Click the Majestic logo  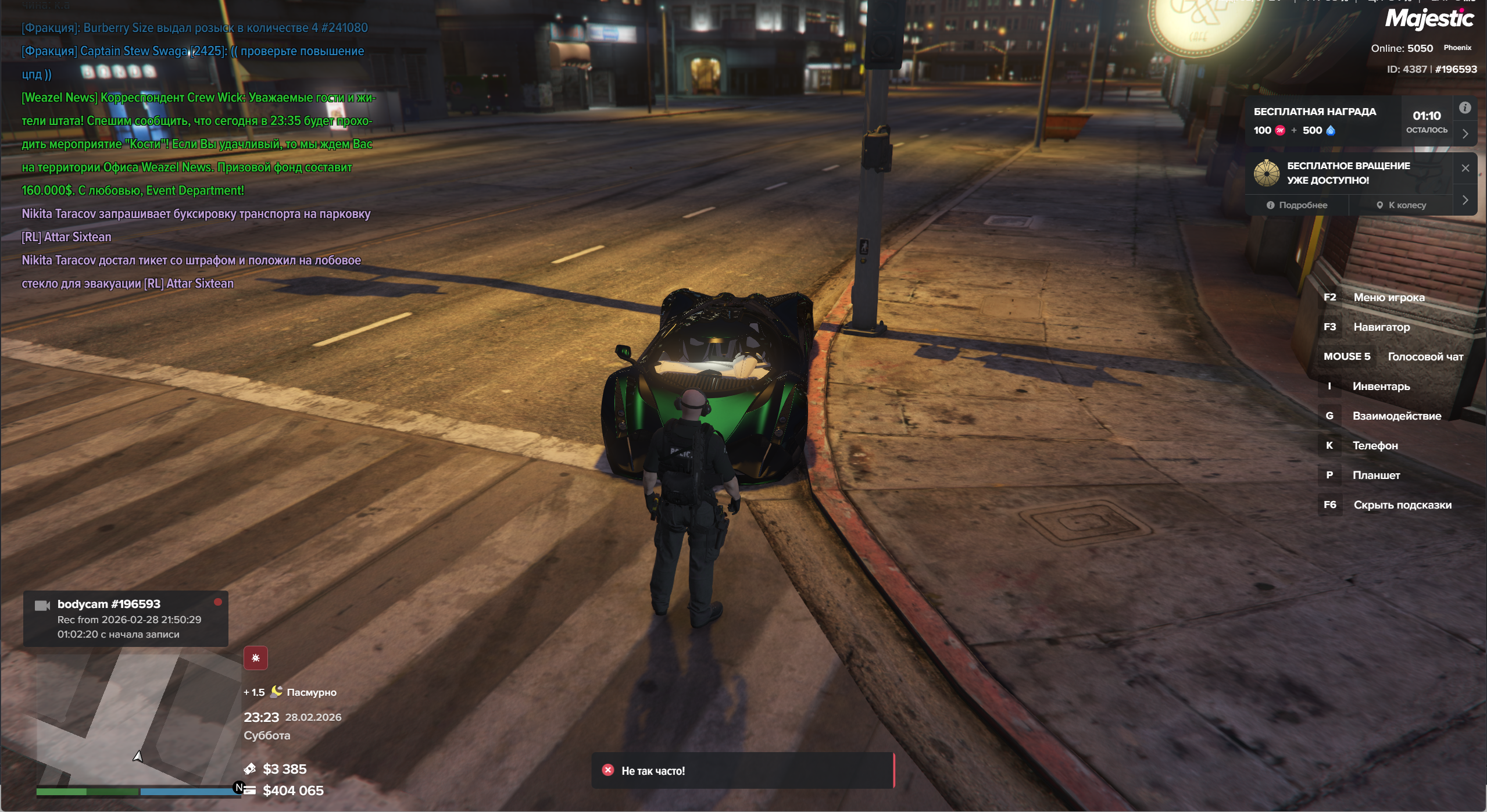click(1429, 19)
